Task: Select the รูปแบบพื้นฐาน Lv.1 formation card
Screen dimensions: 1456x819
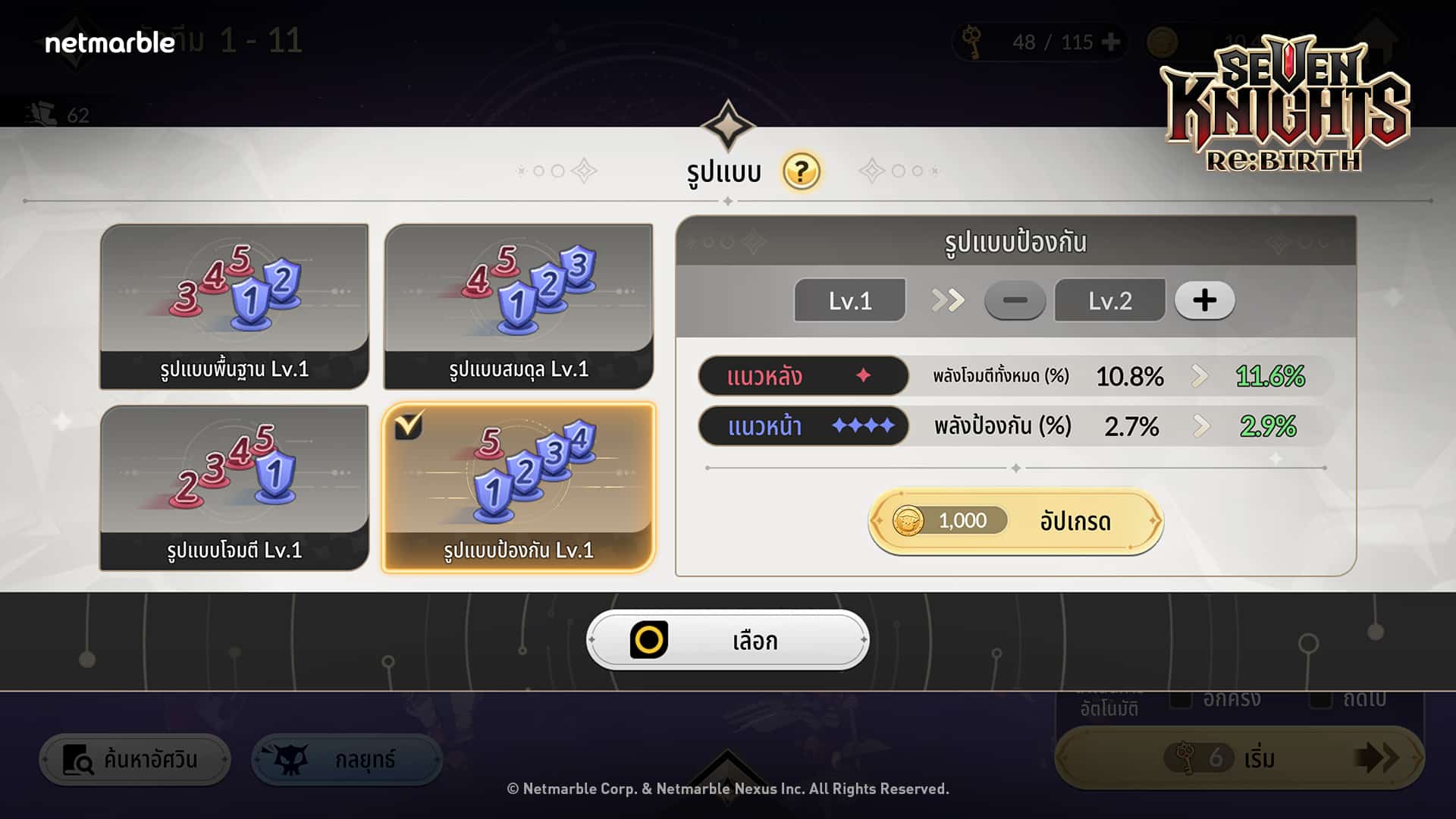Action: pyautogui.click(x=234, y=306)
